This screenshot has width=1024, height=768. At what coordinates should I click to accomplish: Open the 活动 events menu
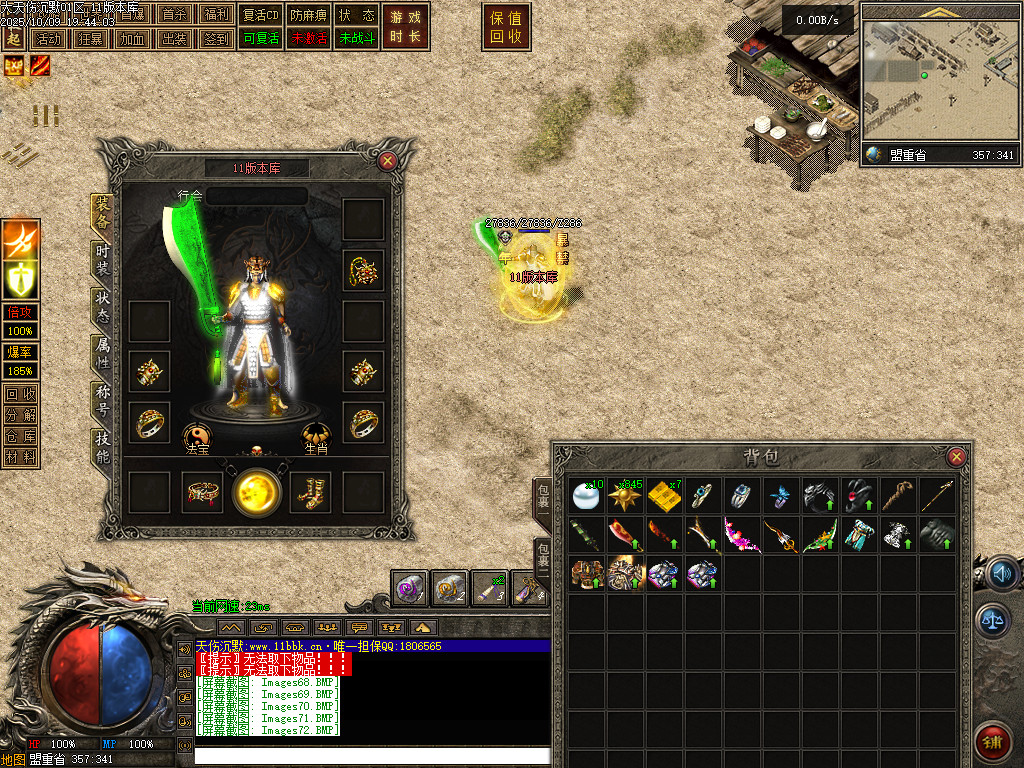click(47, 39)
